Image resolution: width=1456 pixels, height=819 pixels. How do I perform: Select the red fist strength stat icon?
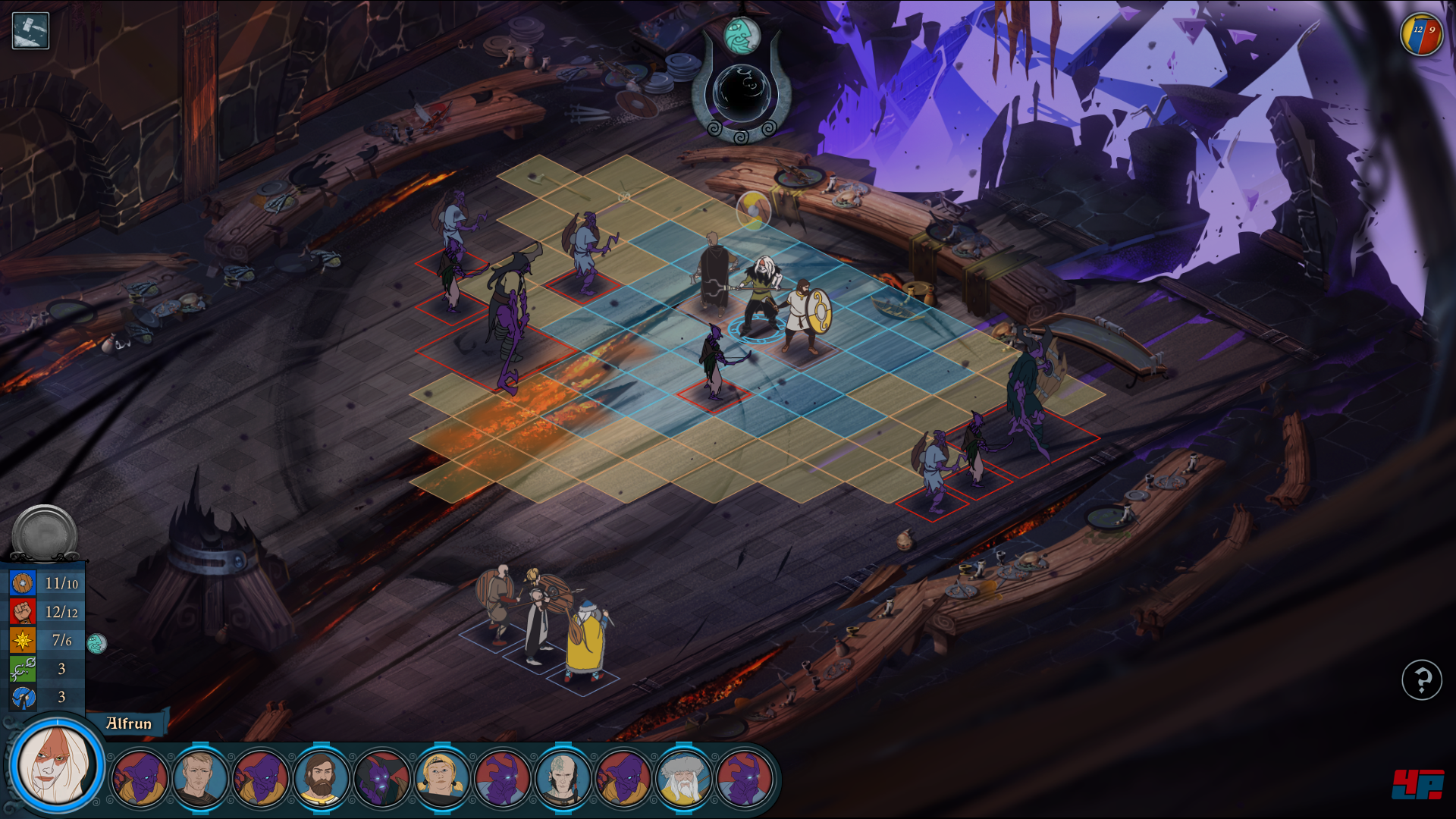(23, 611)
